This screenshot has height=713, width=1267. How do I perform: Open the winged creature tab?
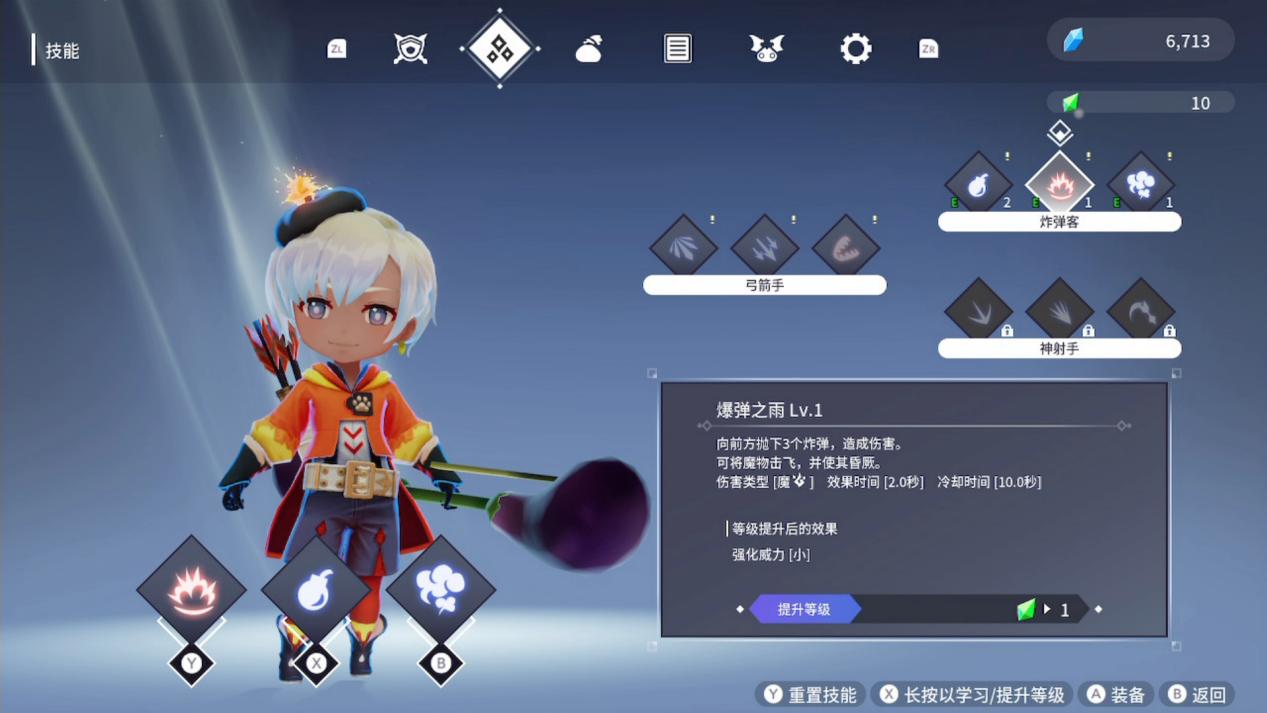pyautogui.click(x=766, y=48)
